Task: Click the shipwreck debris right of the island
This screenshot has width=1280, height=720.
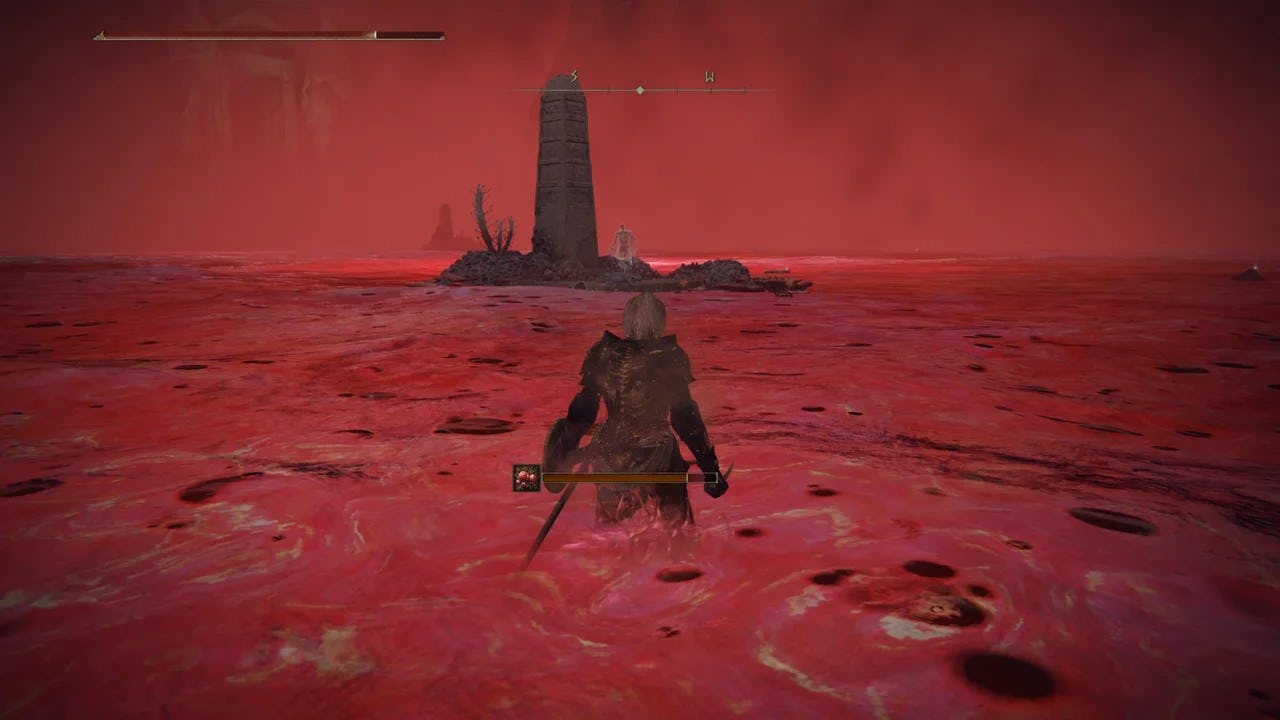Action: [x=780, y=278]
